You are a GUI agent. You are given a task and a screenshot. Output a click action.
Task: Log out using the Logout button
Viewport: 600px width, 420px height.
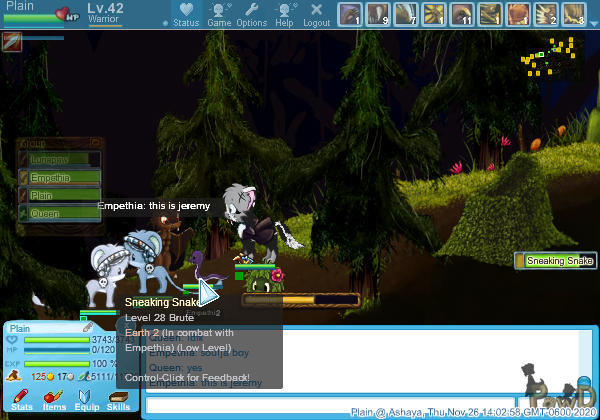316,14
